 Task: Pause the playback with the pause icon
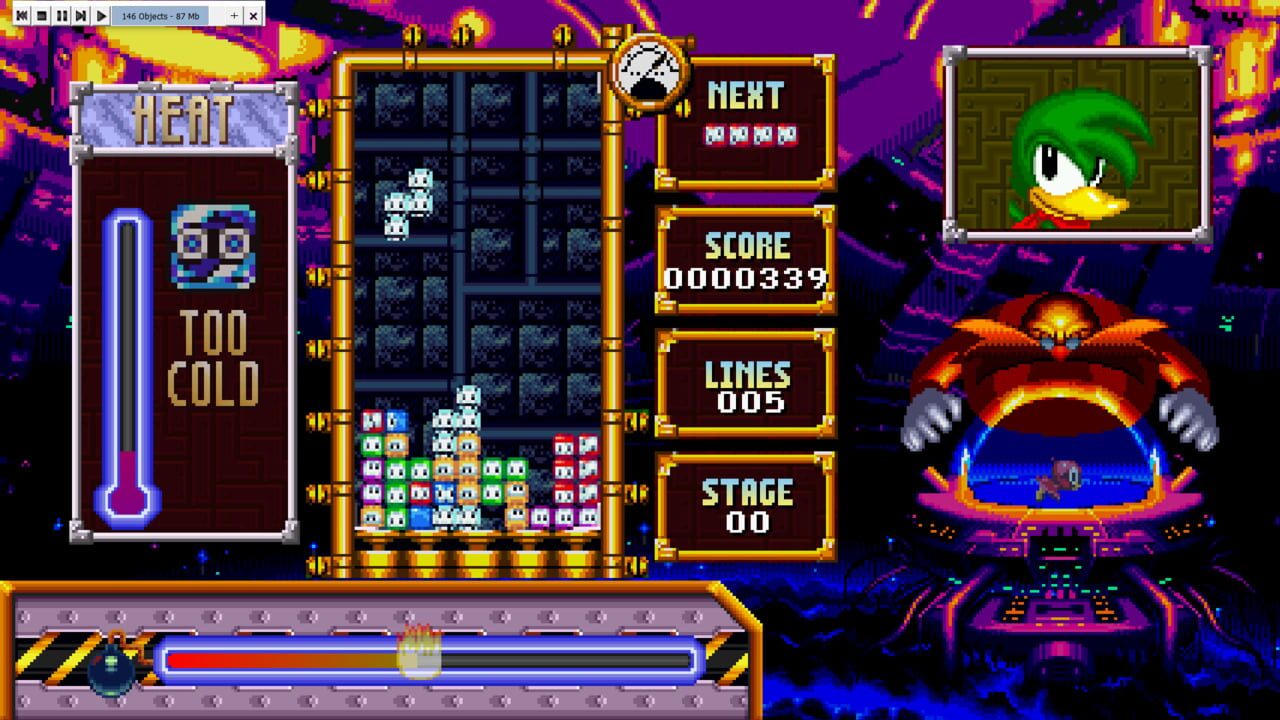61,15
